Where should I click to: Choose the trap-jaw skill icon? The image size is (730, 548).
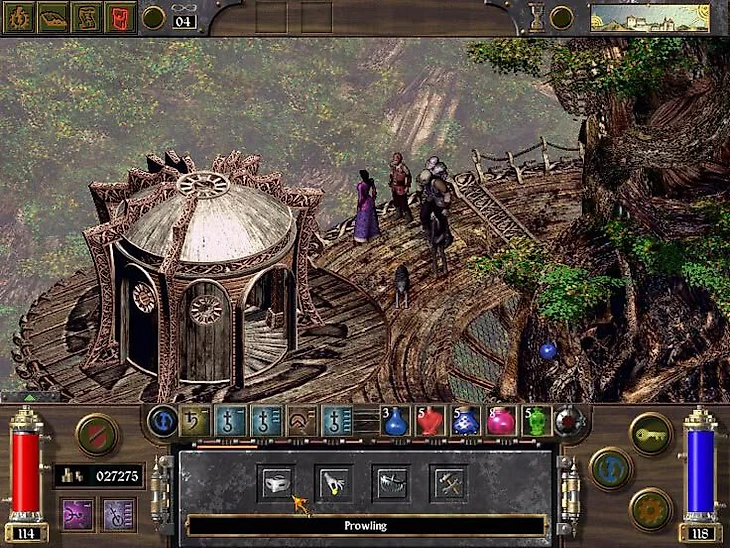coord(390,482)
